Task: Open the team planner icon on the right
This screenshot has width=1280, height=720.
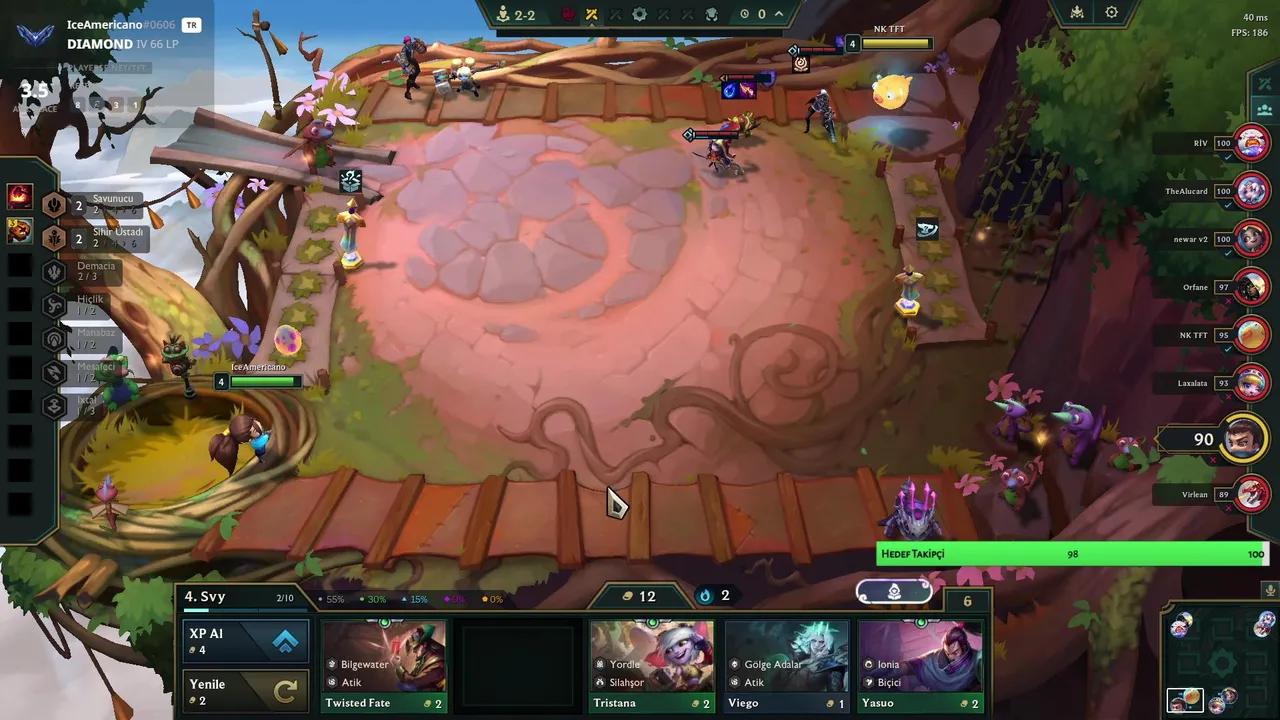Action: tap(1264, 110)
